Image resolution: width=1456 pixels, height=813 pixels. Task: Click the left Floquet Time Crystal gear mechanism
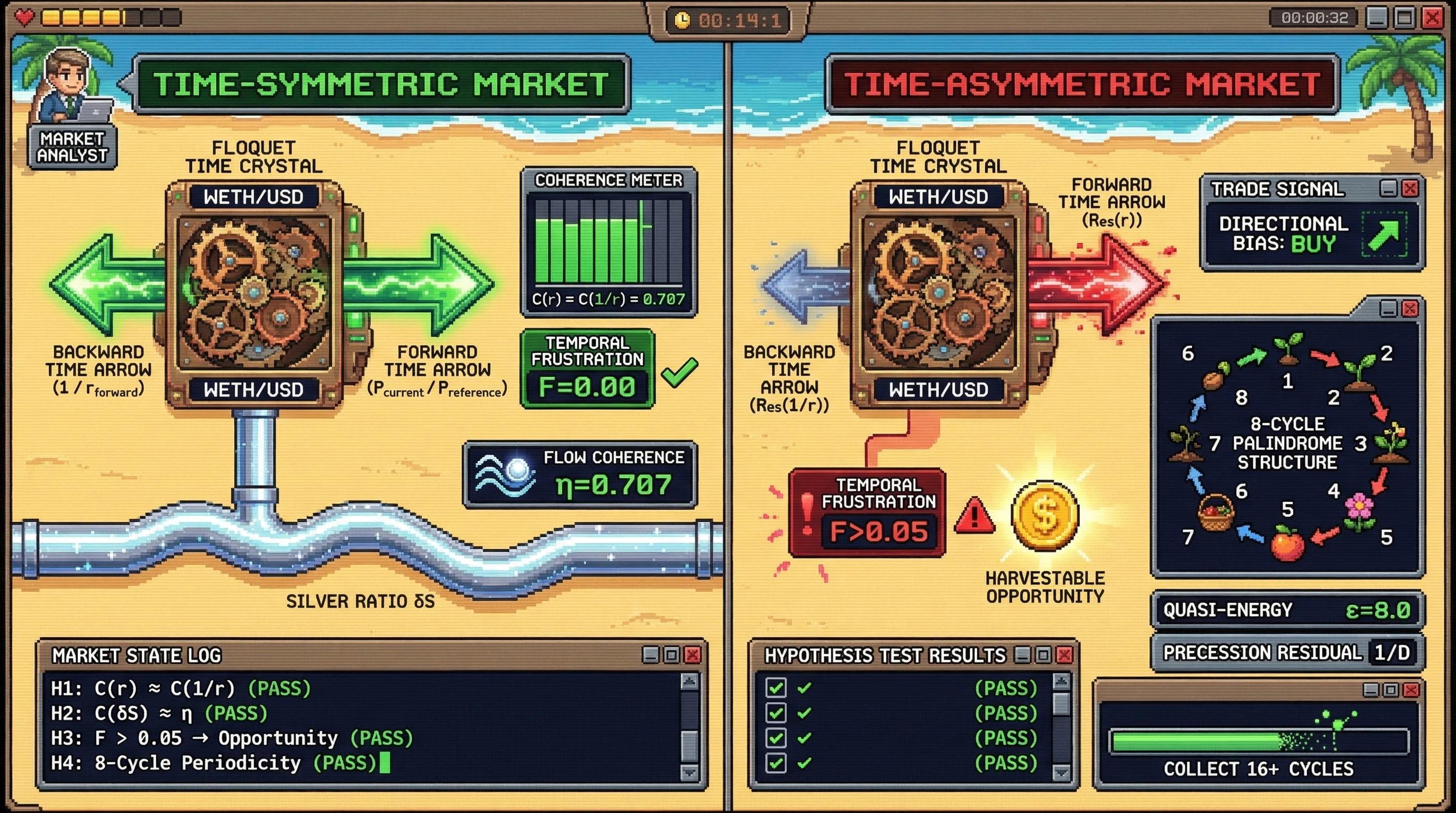(x=253, y=290)
